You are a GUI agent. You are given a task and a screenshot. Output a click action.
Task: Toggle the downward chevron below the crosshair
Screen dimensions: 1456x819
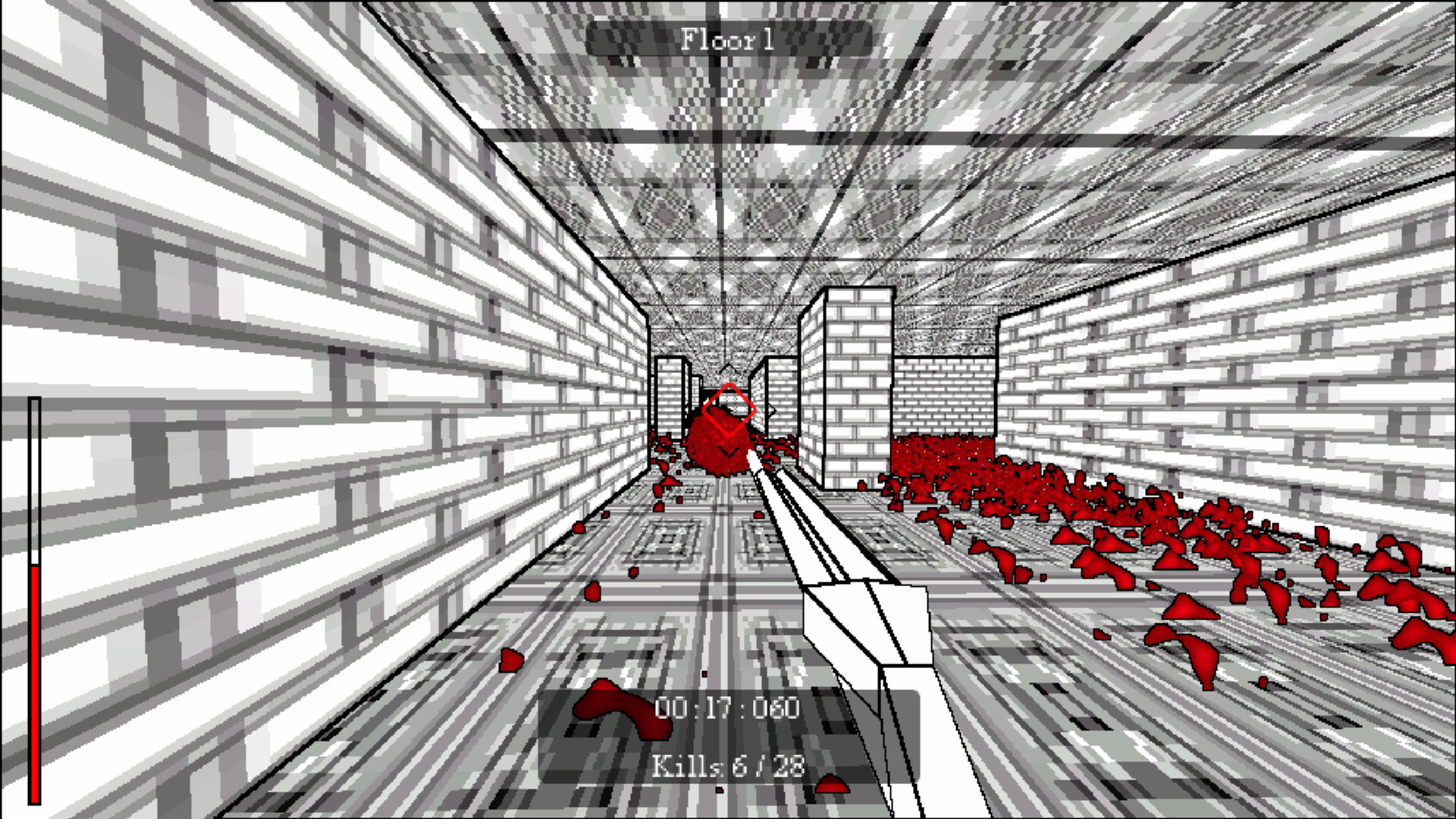[x=729, y=452]
